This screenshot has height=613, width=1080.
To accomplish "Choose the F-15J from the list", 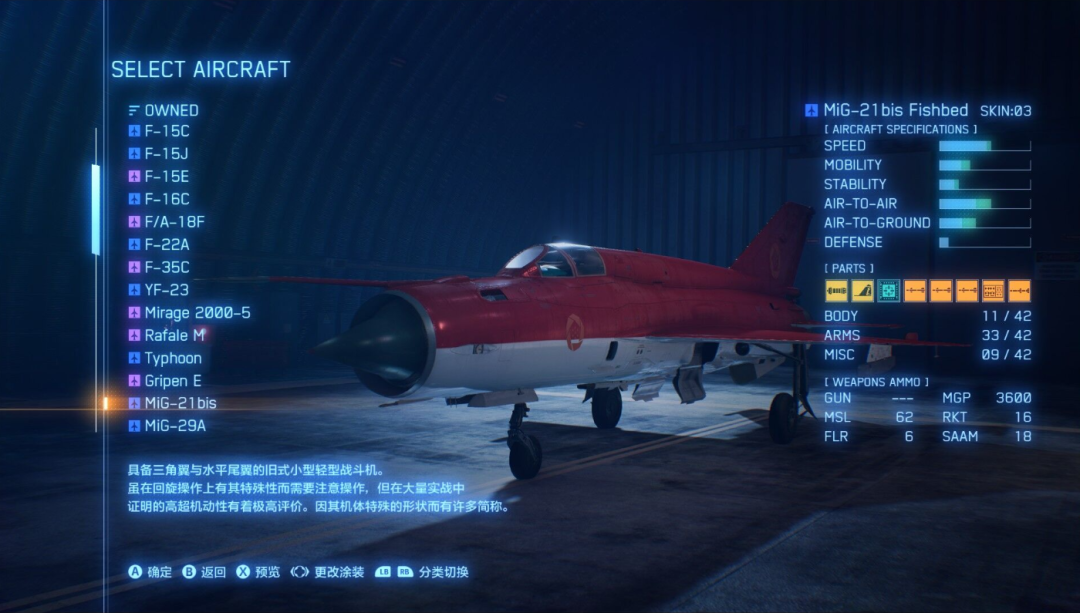I will [166, 154].
